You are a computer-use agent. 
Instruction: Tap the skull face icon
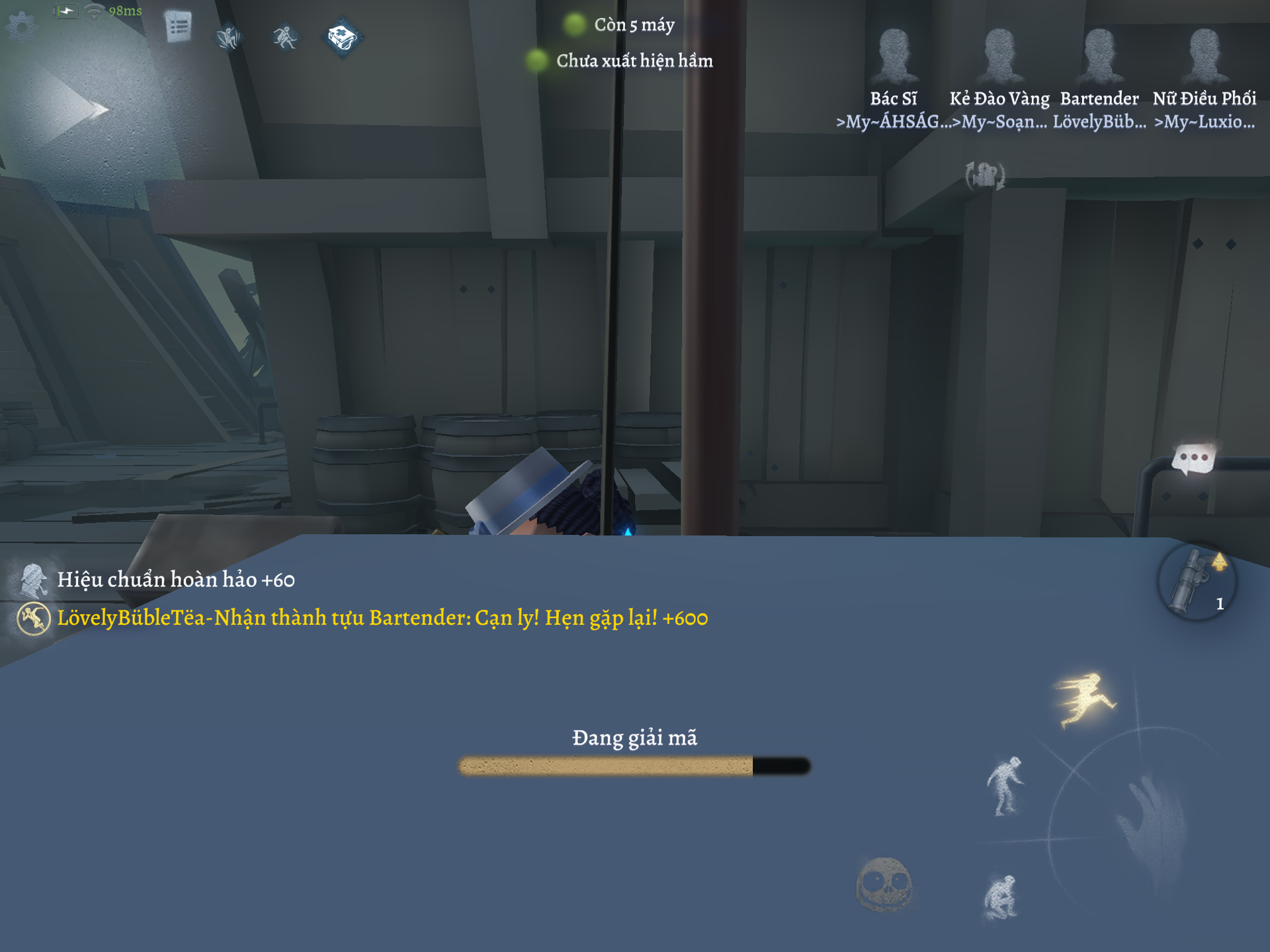click(884, 885)
